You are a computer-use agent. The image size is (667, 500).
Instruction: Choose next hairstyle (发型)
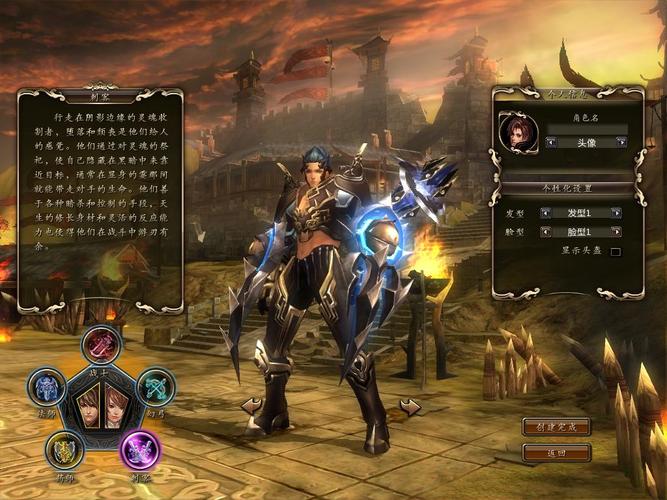(x=616, y=212)
